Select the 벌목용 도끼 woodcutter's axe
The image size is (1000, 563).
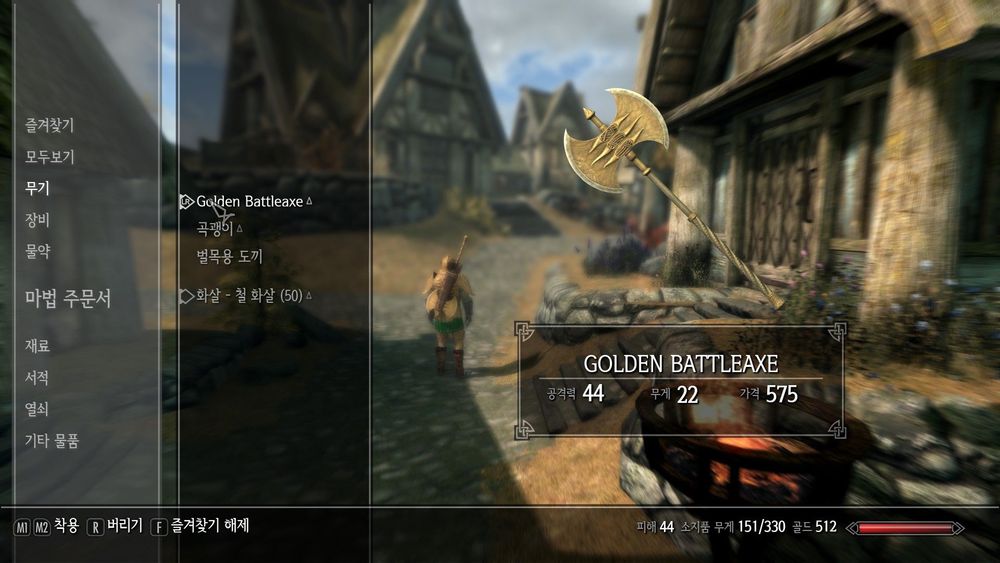click(x=229, y=256)
